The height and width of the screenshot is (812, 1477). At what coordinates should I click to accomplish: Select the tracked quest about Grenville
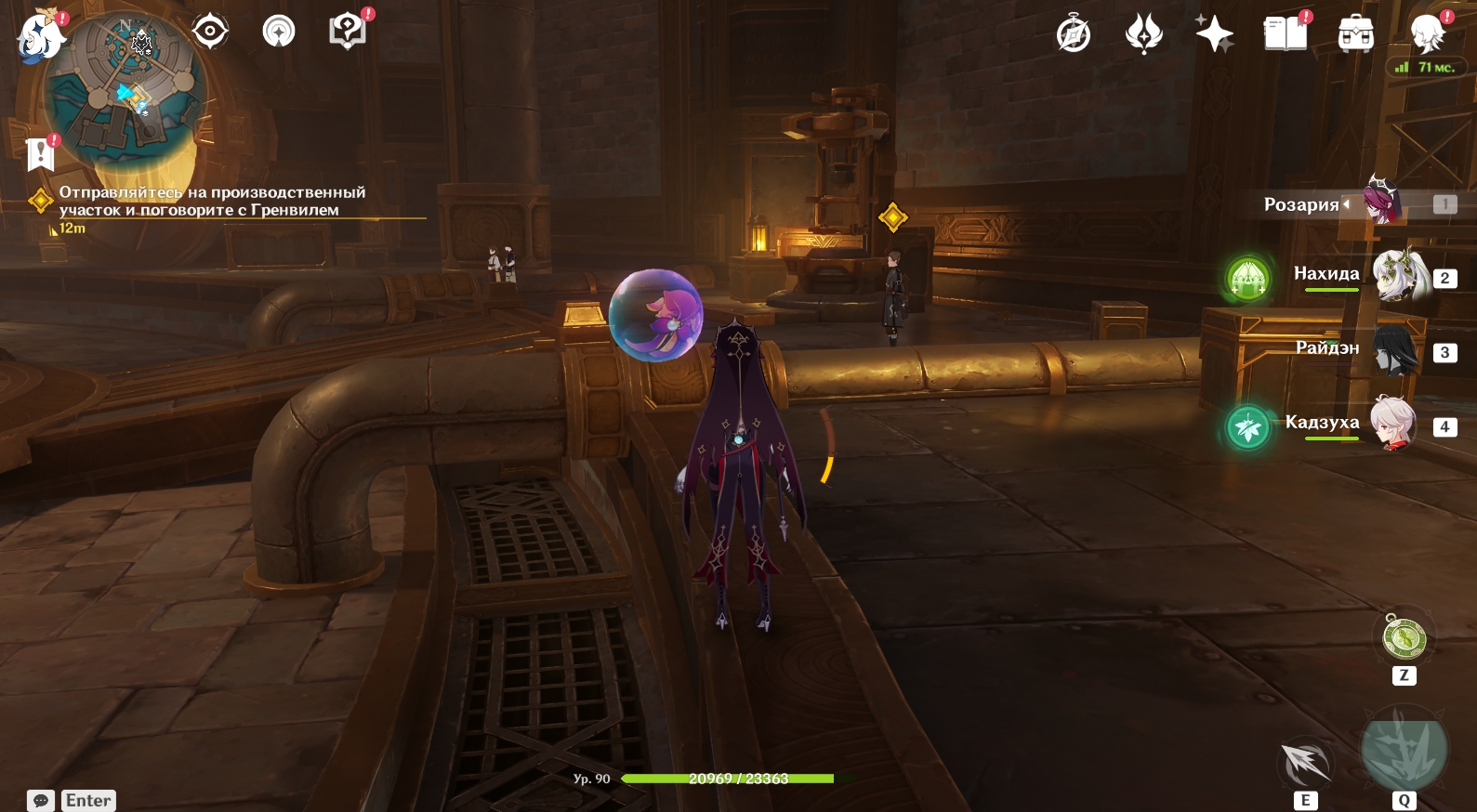click(212, 202)
